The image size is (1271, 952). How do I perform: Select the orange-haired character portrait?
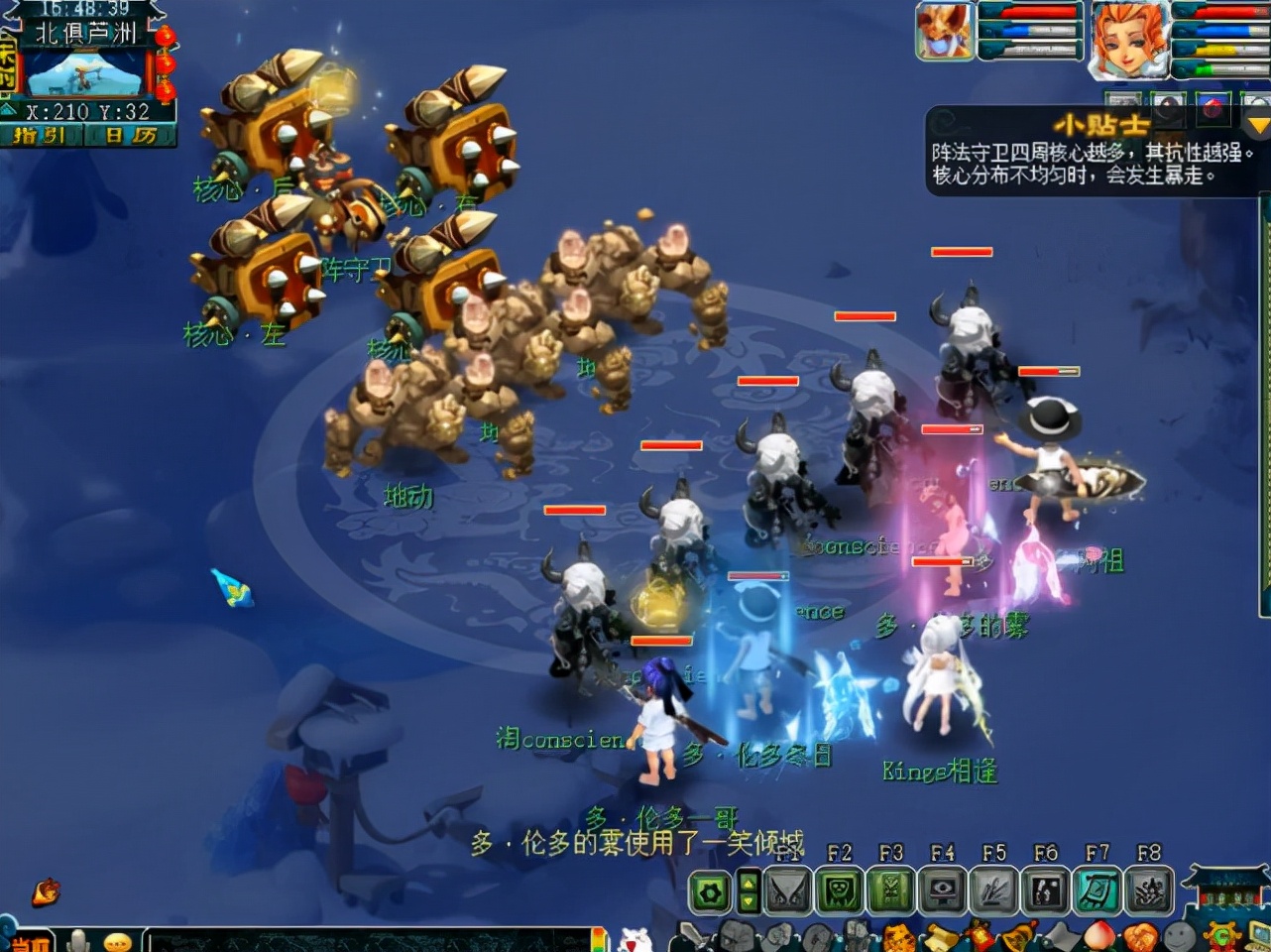1128,40
